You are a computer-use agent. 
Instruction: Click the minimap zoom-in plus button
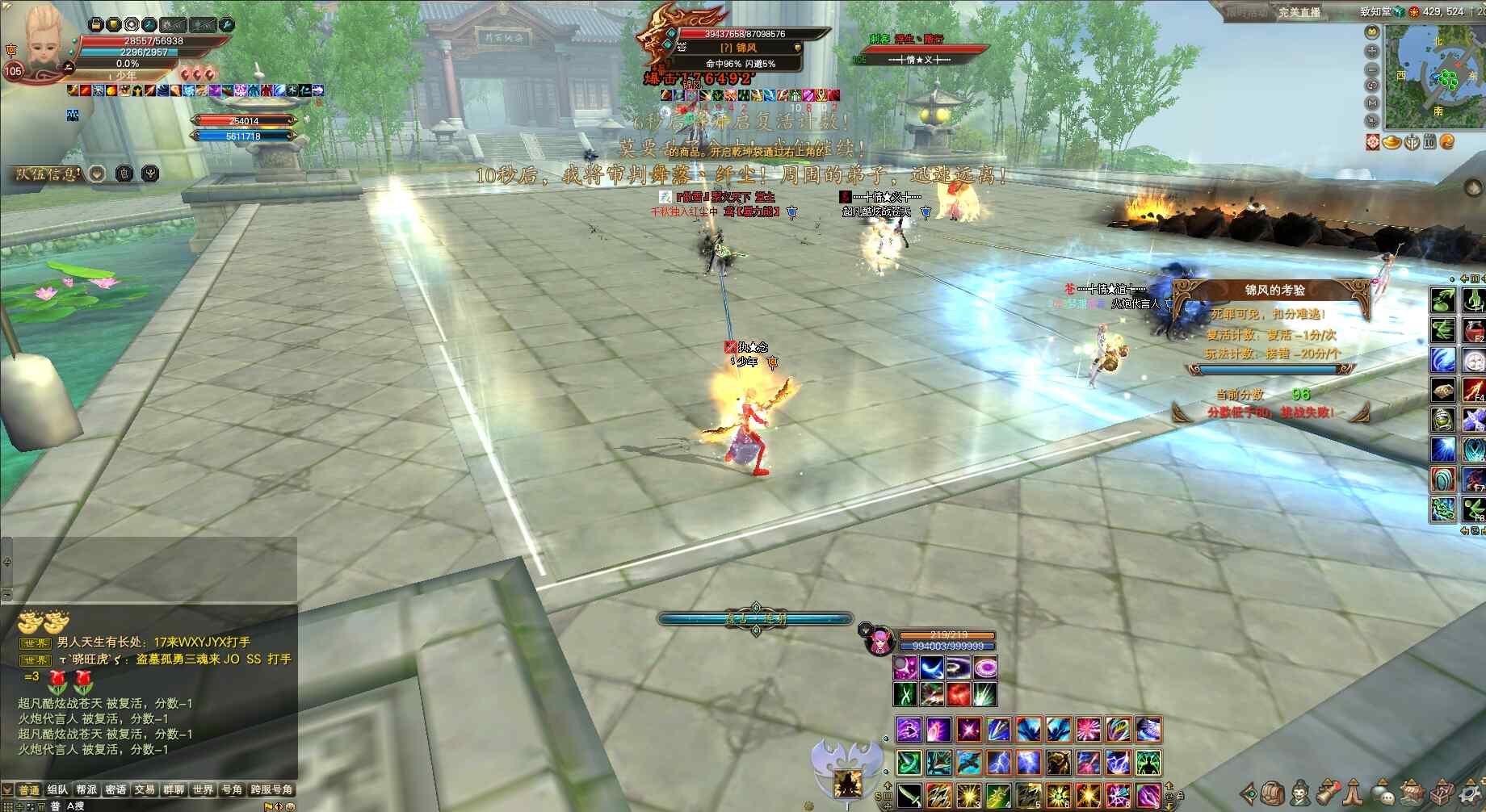1371,50
